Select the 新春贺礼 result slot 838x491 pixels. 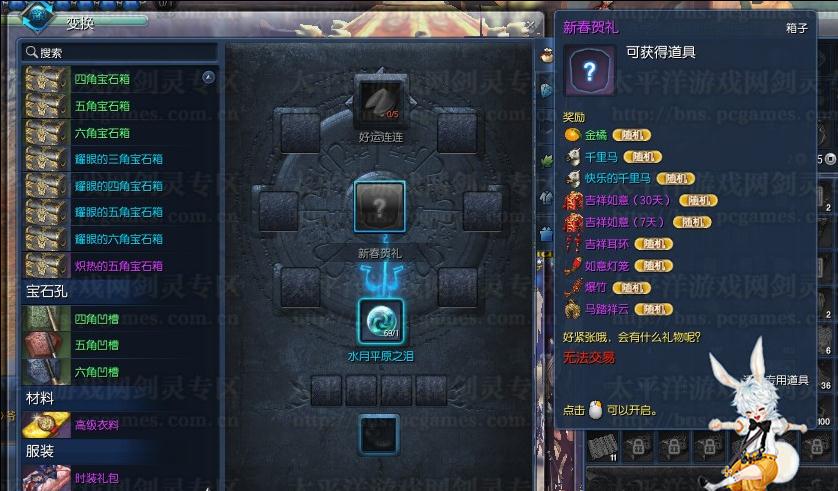point(379,207)
